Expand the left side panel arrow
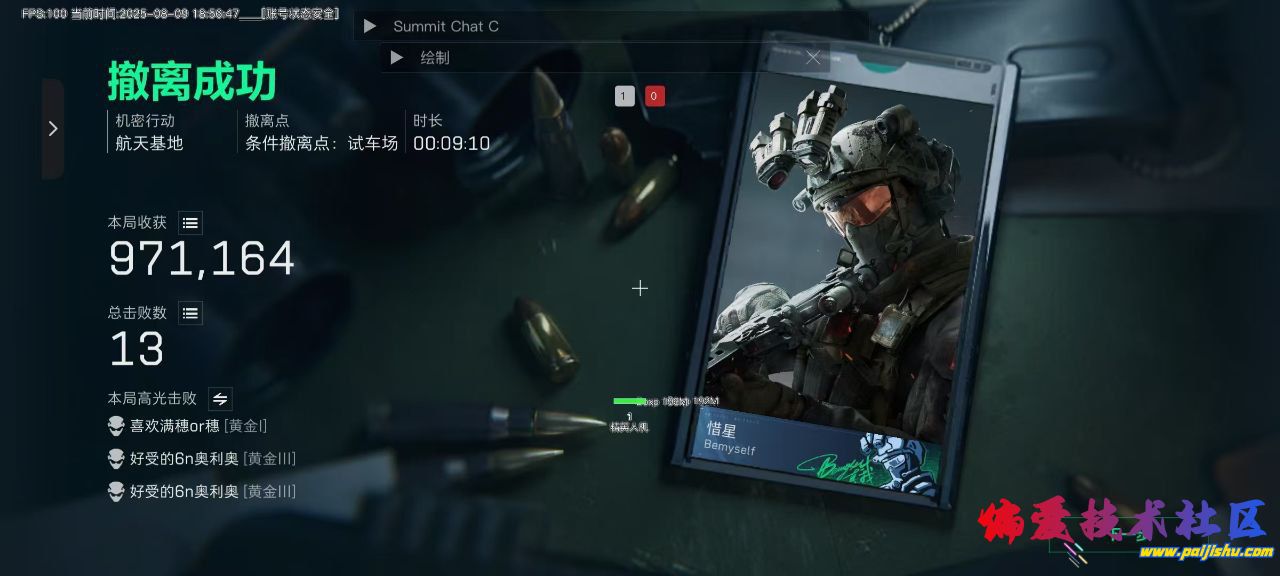This screenshot has height=576, width=1280. point(53,129)
